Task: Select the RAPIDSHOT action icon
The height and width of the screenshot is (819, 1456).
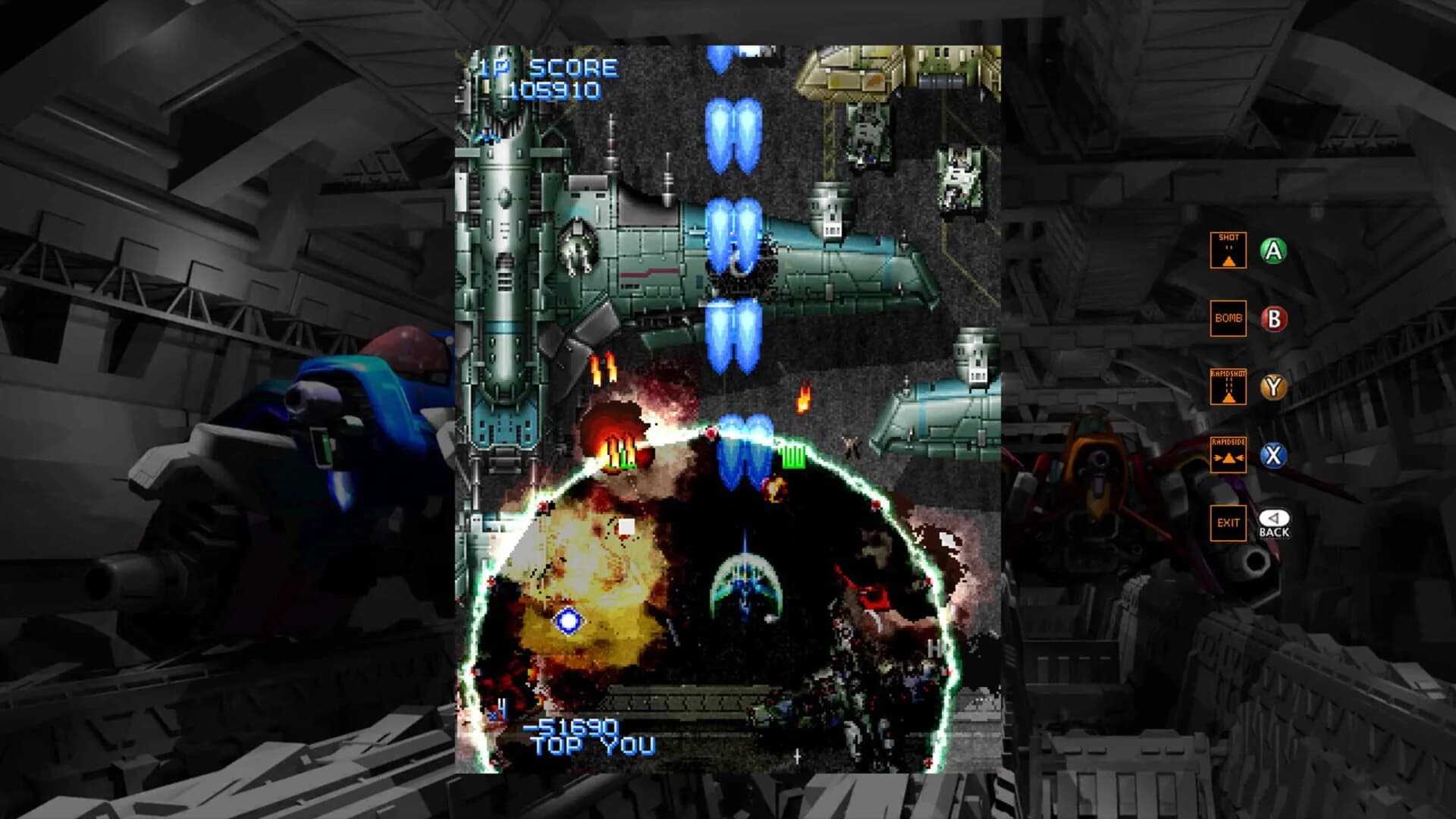Action: click(x=1228, y=387)
